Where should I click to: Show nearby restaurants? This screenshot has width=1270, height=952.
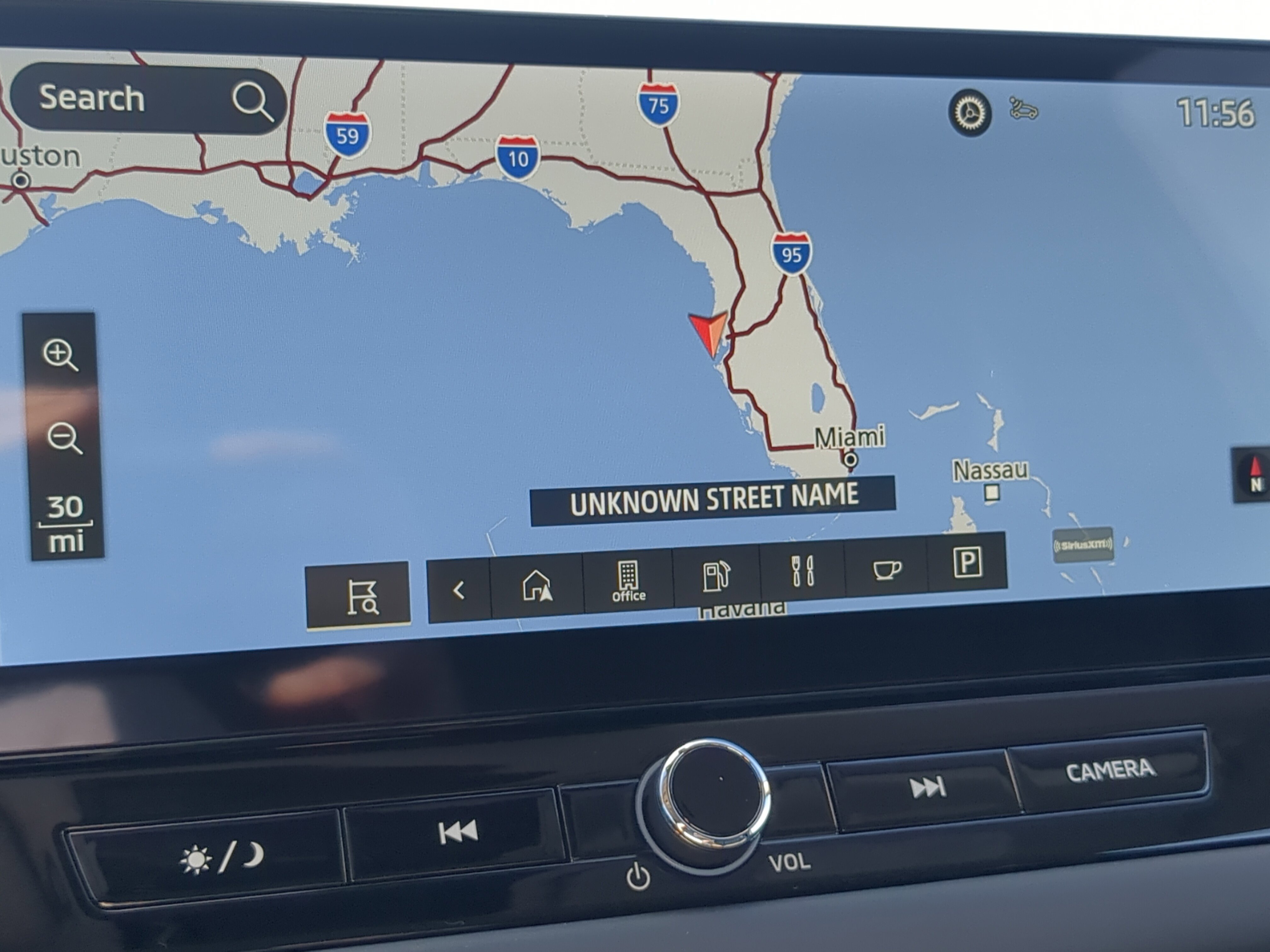(x=803, y=571)
